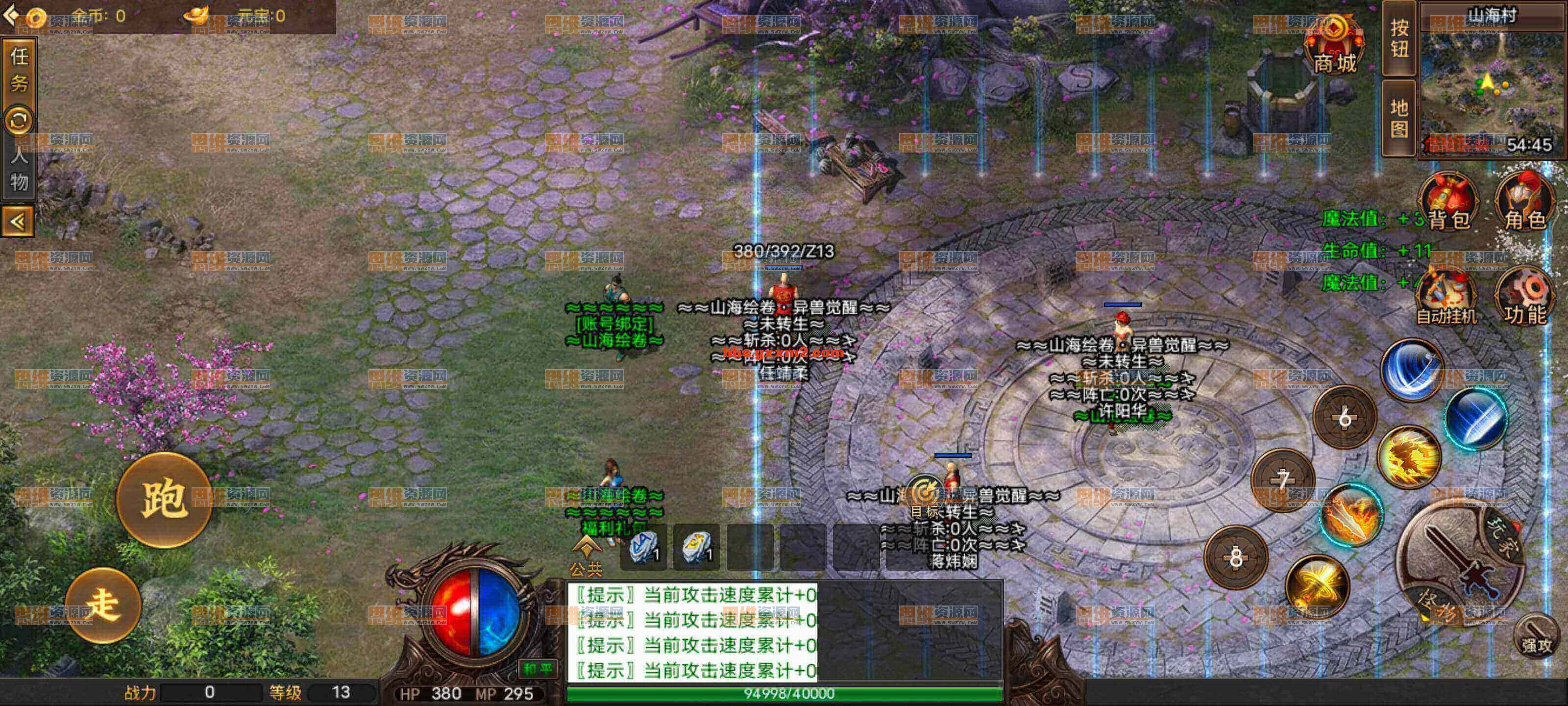This screenshot has height=706, width=1568.
Task: Open the 商城 shop
Action: pyautogui.click(x=1334, y=46)
